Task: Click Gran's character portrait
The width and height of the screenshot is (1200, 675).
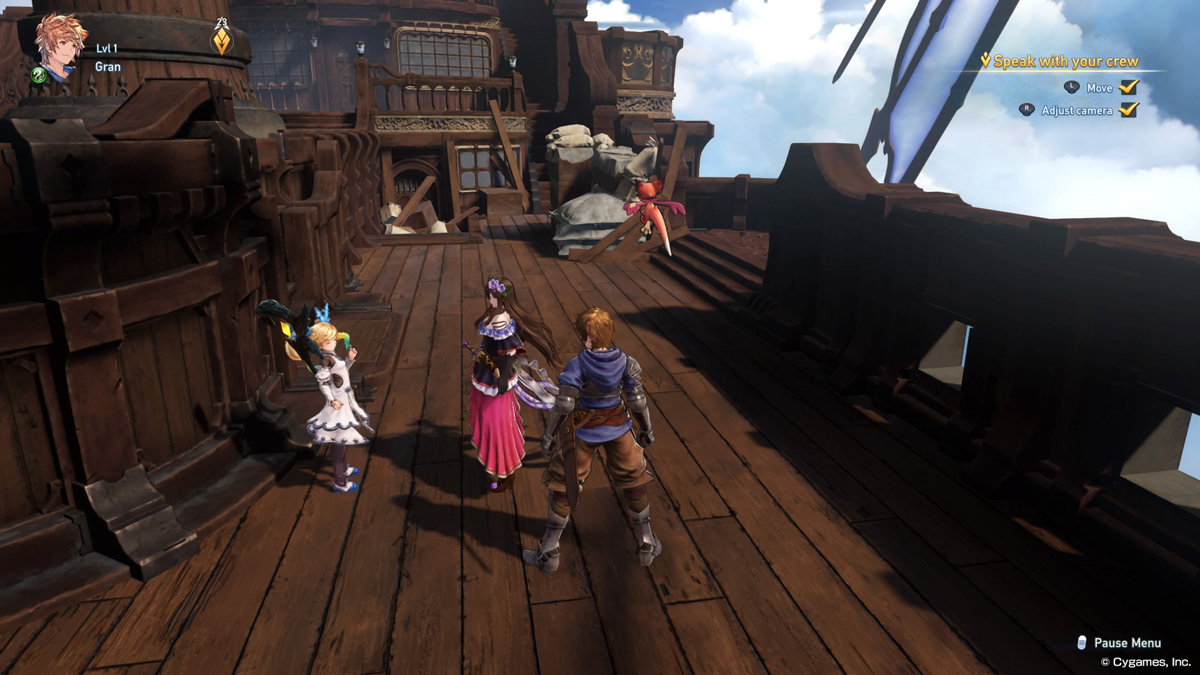Action: click(60, 45)
